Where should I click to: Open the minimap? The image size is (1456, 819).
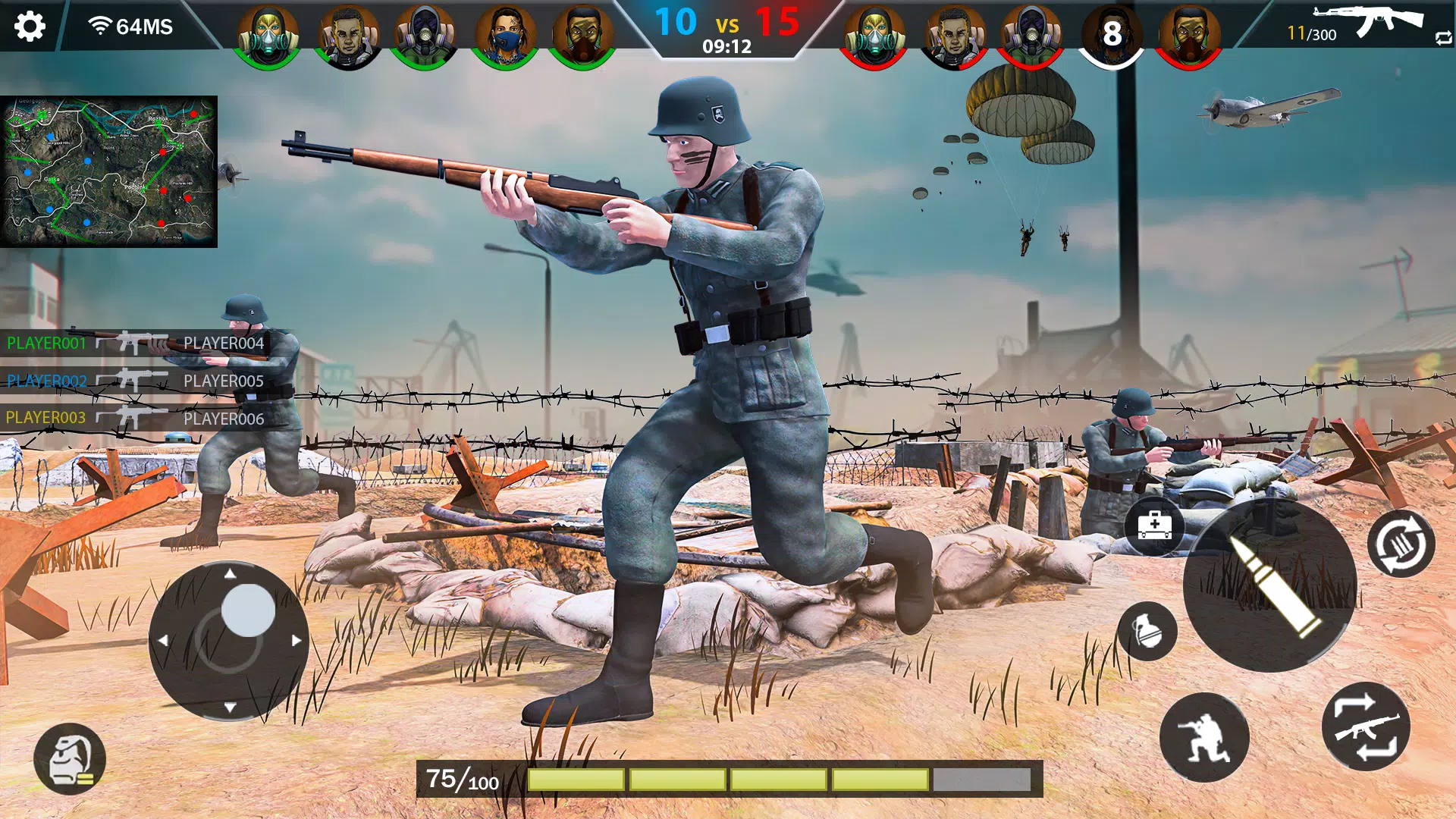(x=109, y=171)
